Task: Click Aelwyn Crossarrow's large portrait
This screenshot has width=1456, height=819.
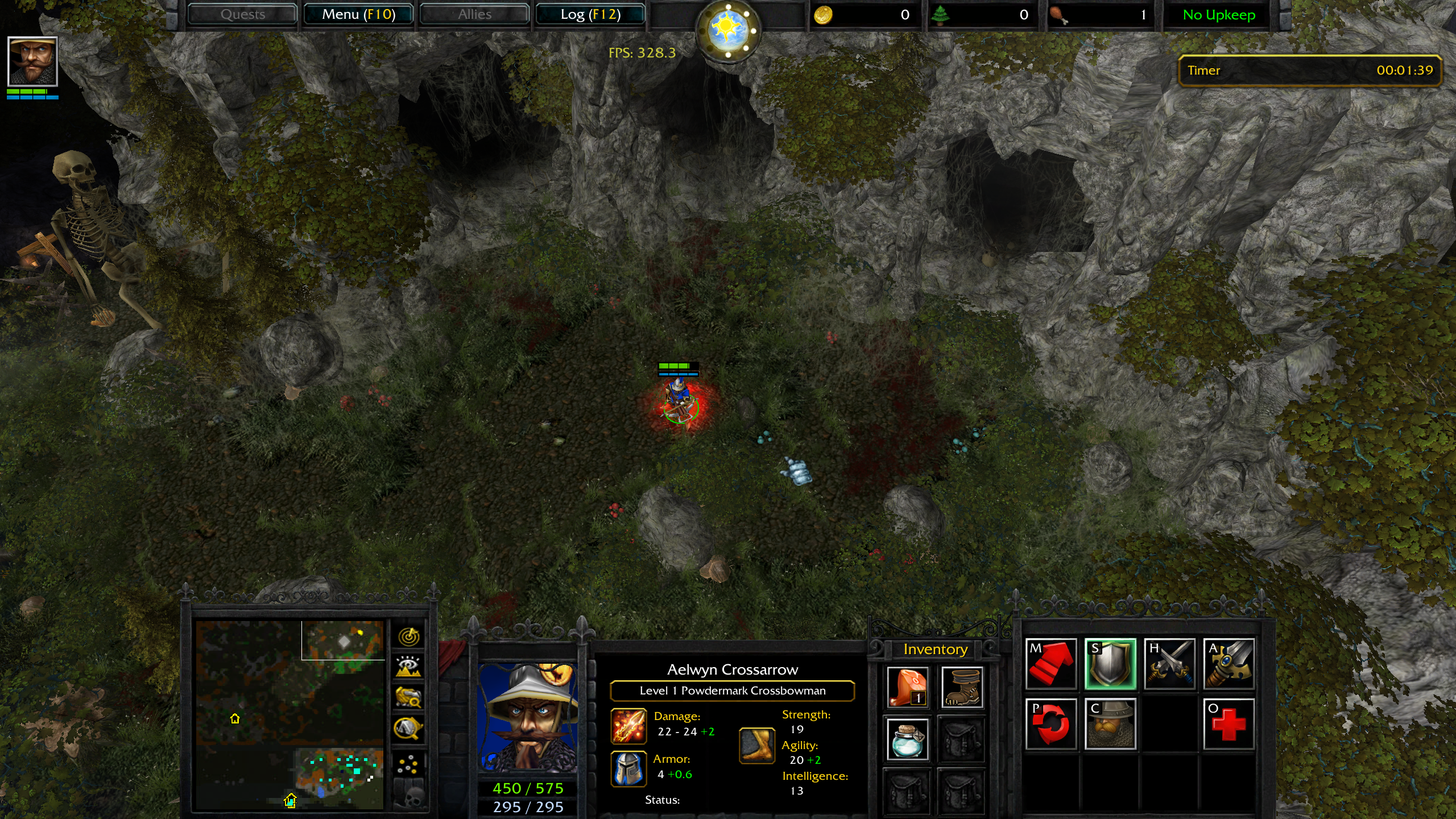Action: coord(528,717)
